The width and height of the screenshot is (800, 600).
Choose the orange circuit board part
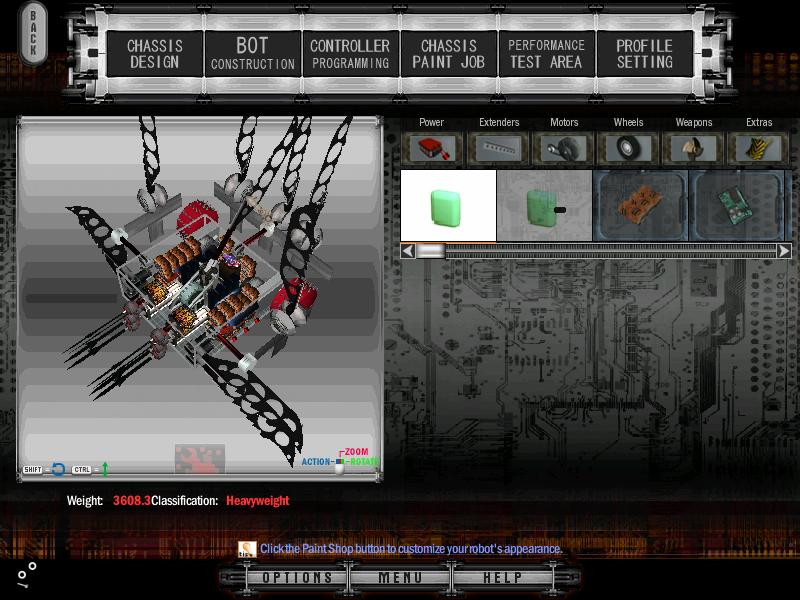pos(640,206)
